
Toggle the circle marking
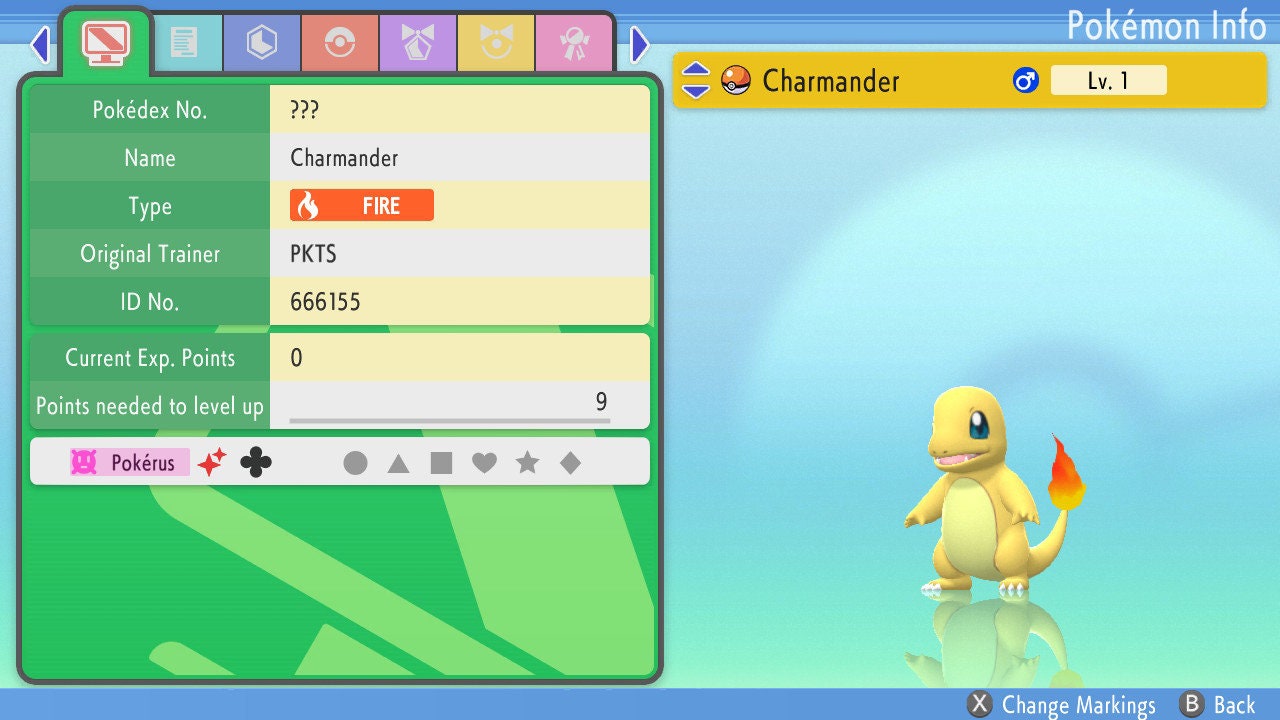click(x=355, y=463)
